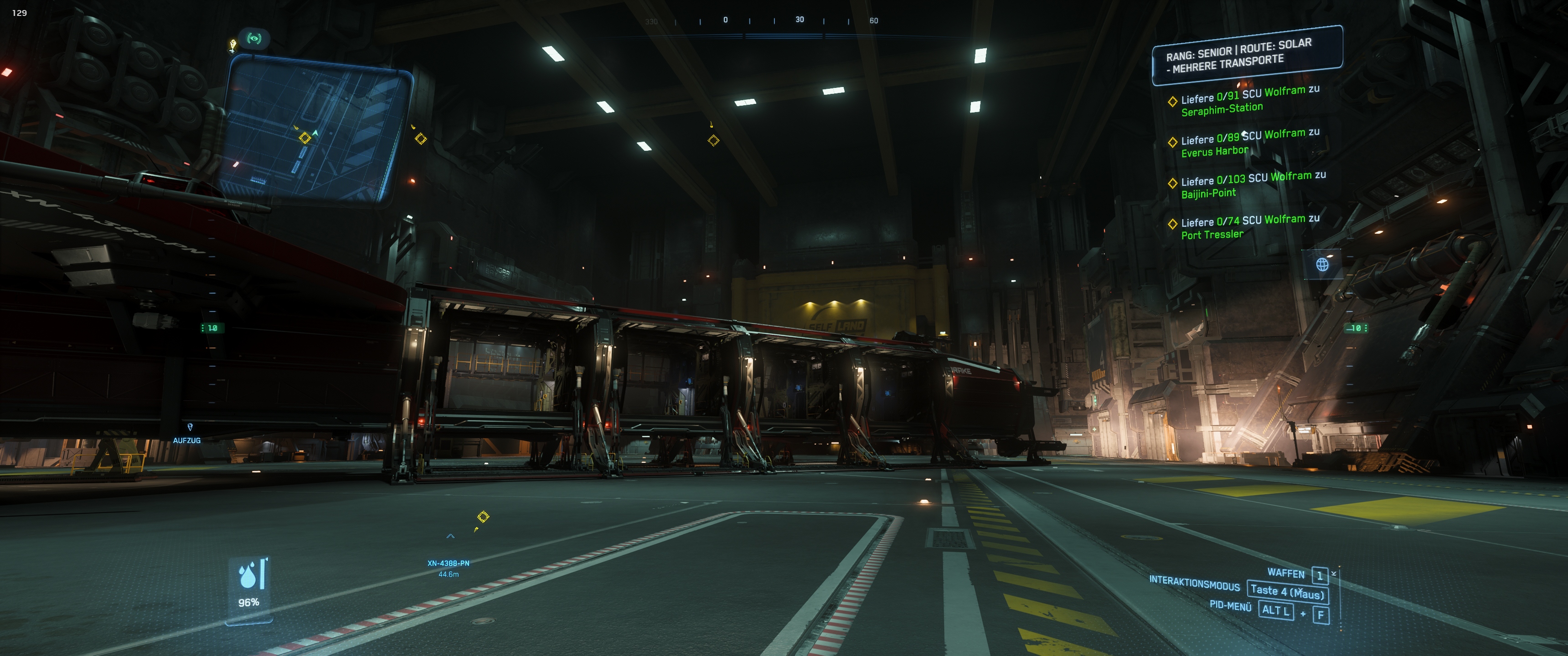Click the globe icon below the objectives

(x=1322, y=265)
